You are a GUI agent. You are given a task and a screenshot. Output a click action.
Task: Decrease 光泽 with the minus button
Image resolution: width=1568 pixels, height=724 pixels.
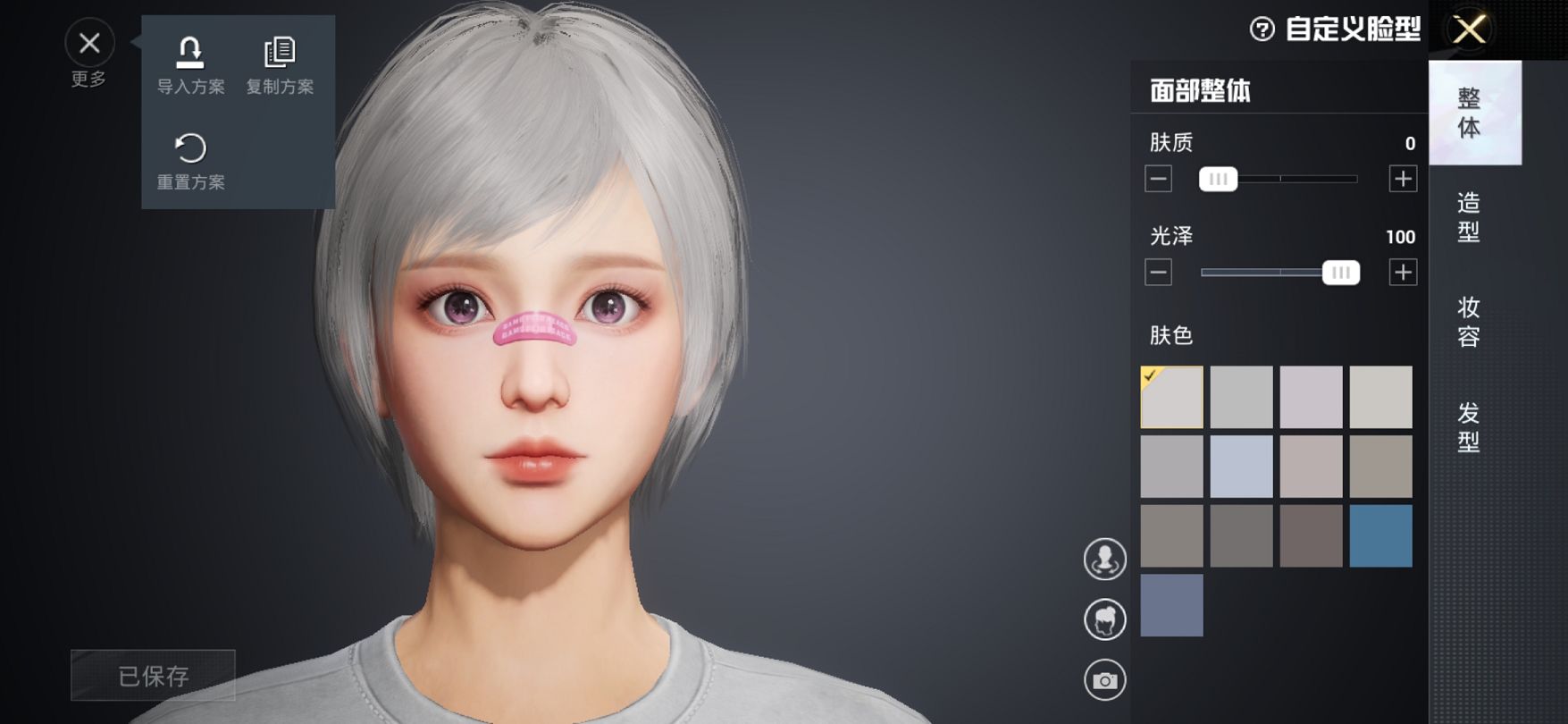pyautogui.click(x=1158, y=273)
